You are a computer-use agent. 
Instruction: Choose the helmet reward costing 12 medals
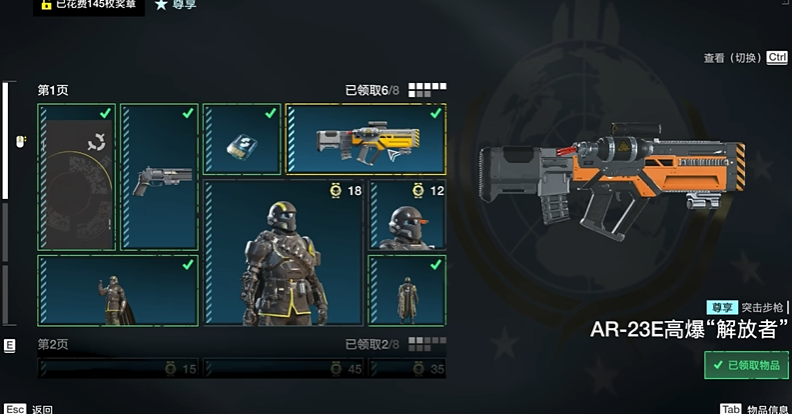[407, 215]
